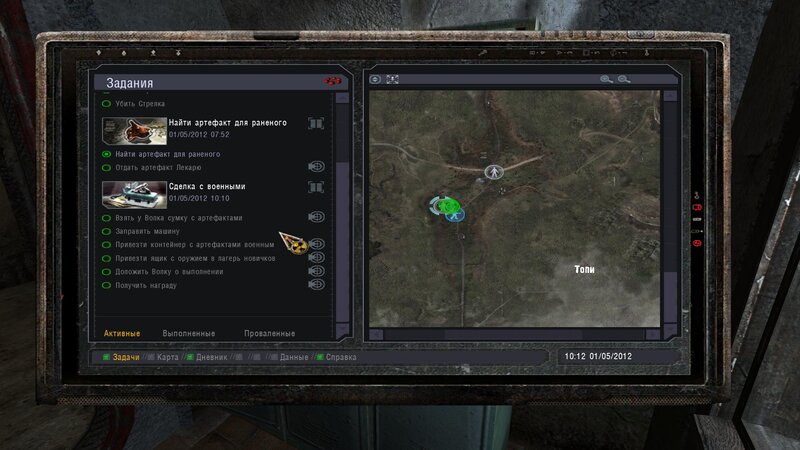Zoom in the map with the plus magnifier
Image resolution: width=800 pixels, height=450 pixels.
click(x=606, y=79)
